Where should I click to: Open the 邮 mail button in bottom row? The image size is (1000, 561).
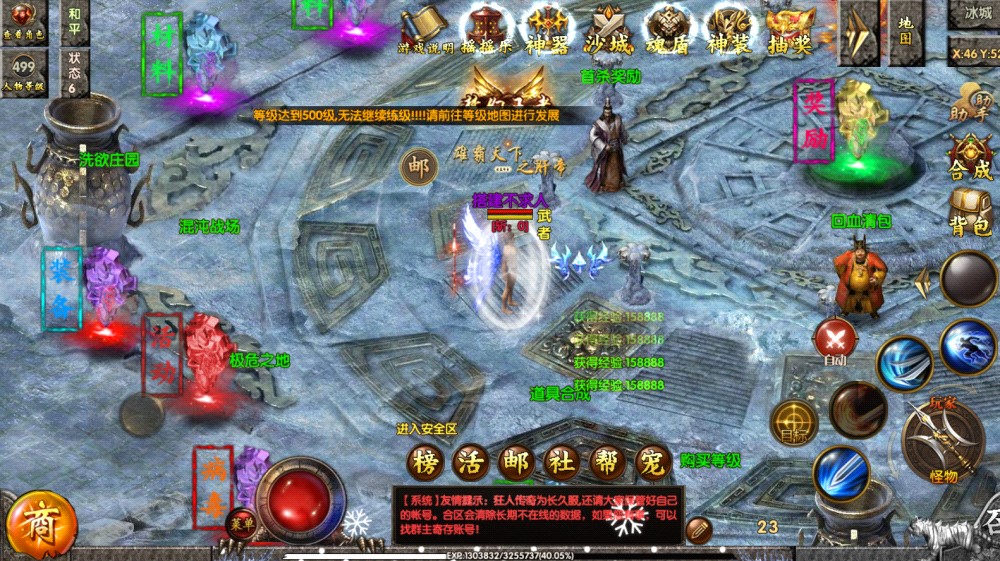point(517,462)
